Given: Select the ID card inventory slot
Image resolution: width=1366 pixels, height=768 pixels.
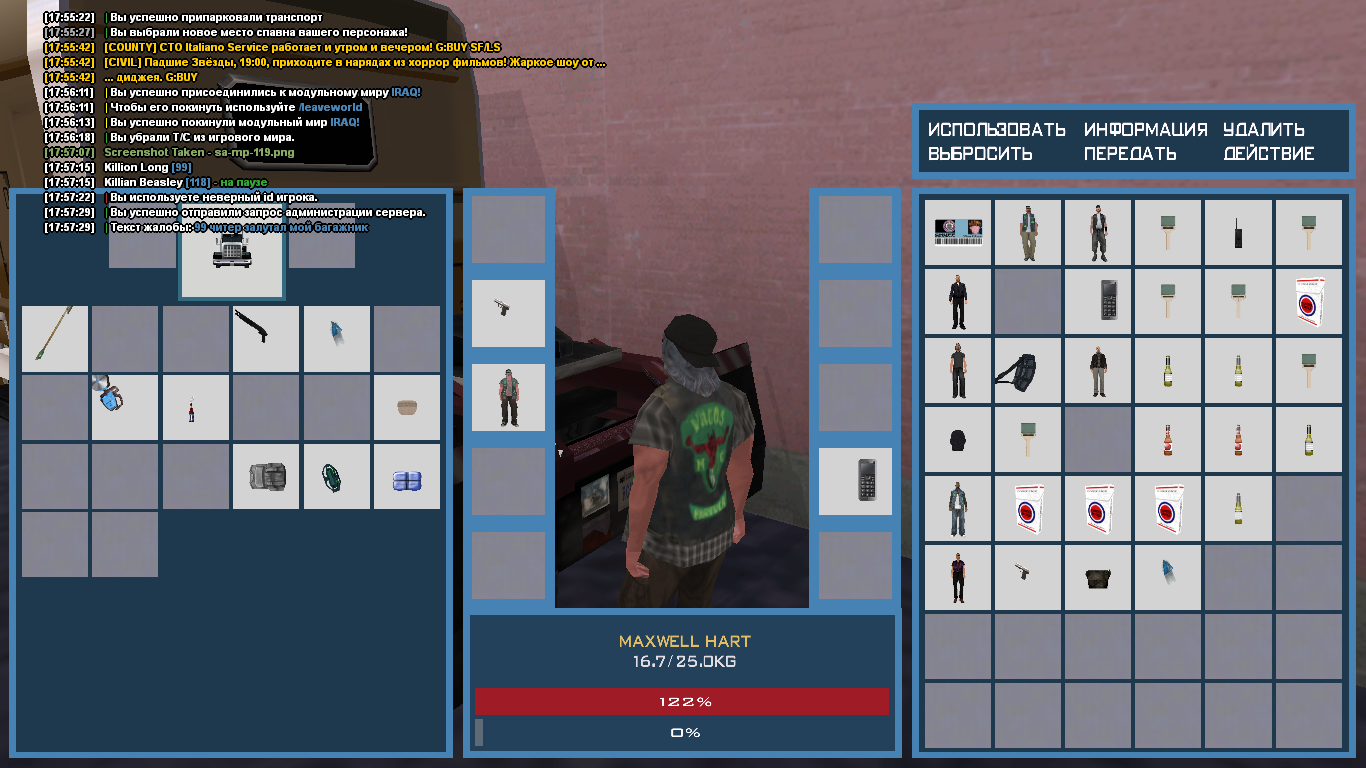Looking at the screenshot, I should 958,232.
